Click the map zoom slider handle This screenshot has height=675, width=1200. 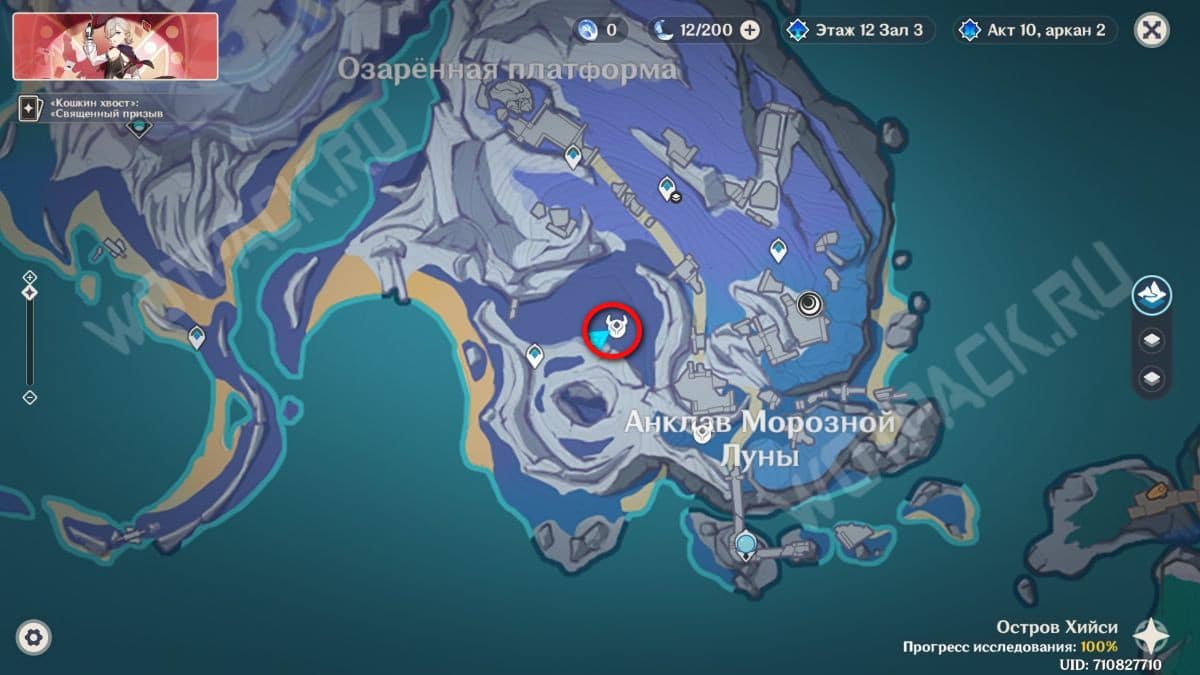30,293
